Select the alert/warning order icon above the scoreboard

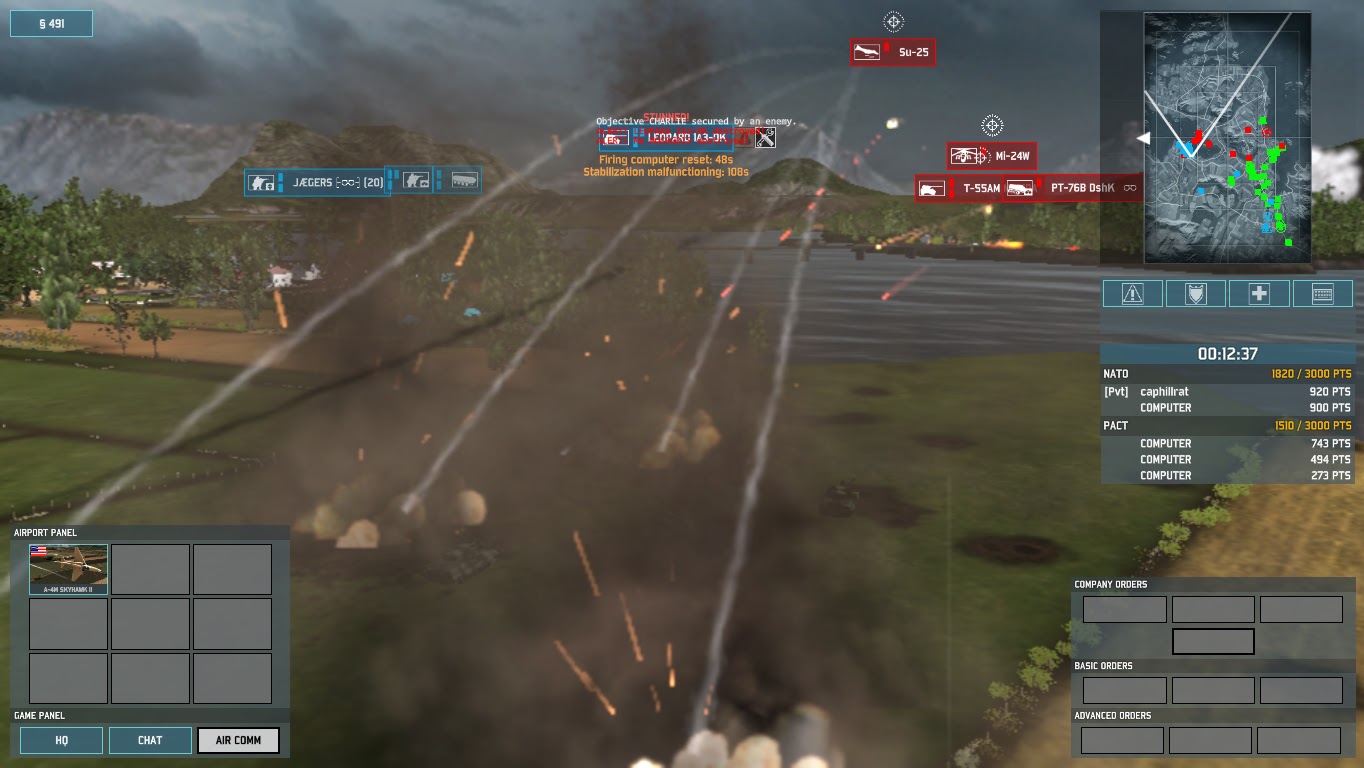[x=1131, y=293]
